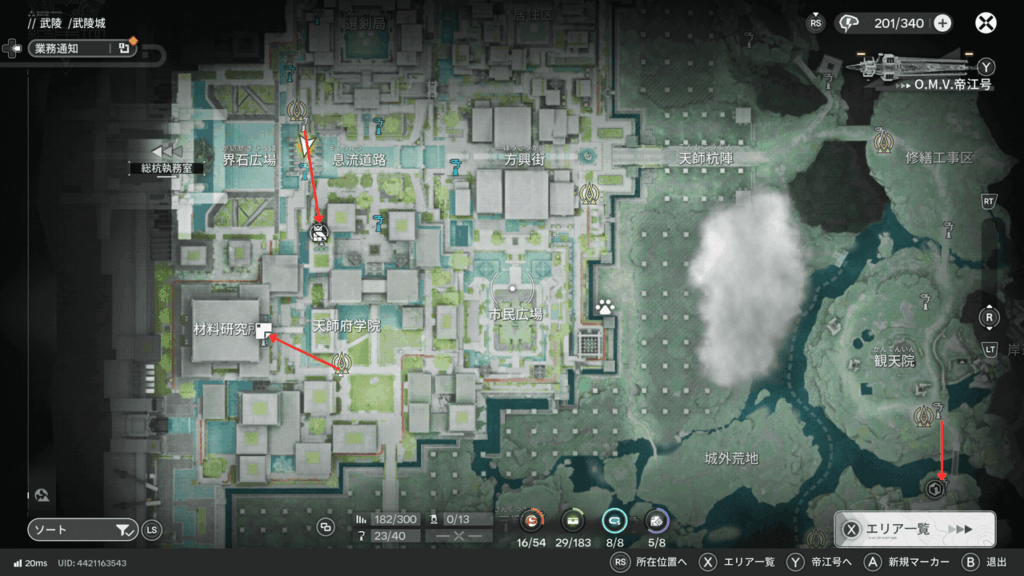Go to the 総杭執務室 area link
The image size is (1024, 576).
coord(166,168)
